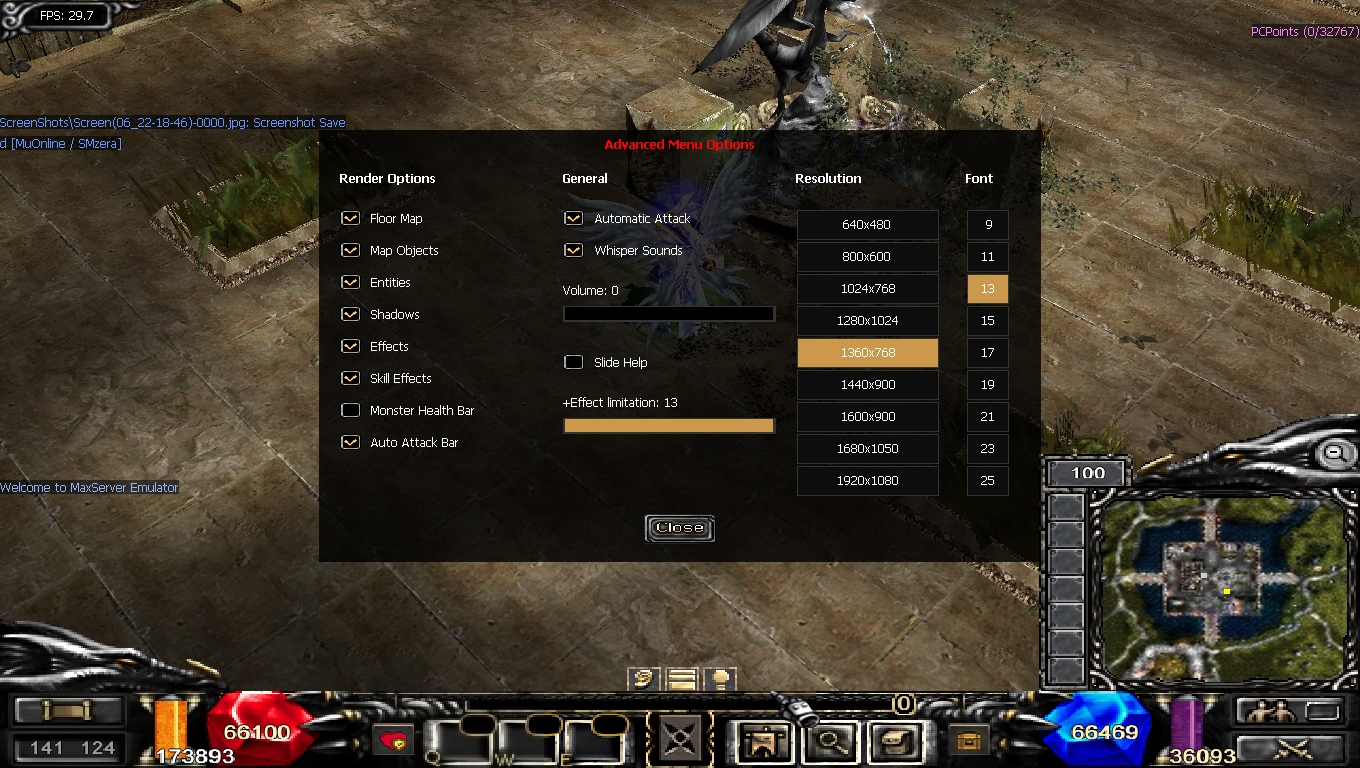Enable the Monster Health Bar option
1360x768 pixels.
(x=350, y=410)
